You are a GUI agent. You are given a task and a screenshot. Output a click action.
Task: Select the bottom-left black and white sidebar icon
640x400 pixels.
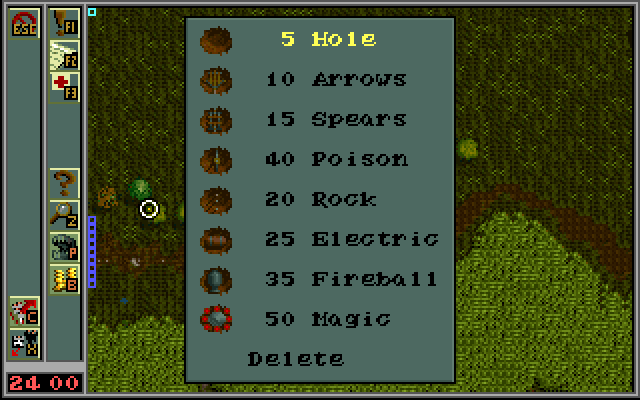tap(24, 342)
